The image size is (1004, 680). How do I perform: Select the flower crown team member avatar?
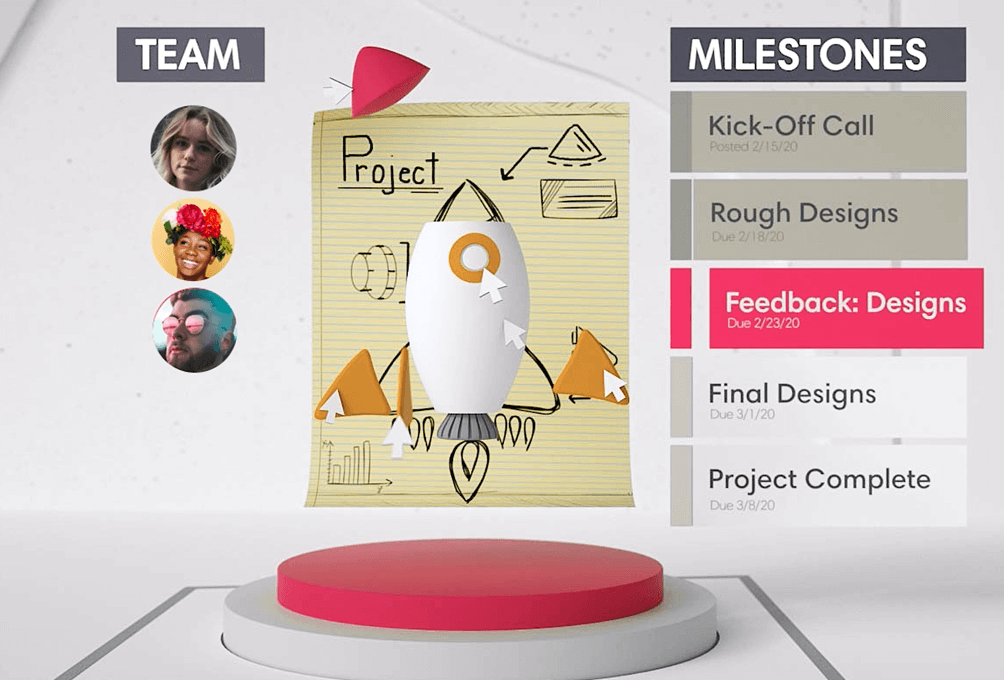[x=193, y=239]
